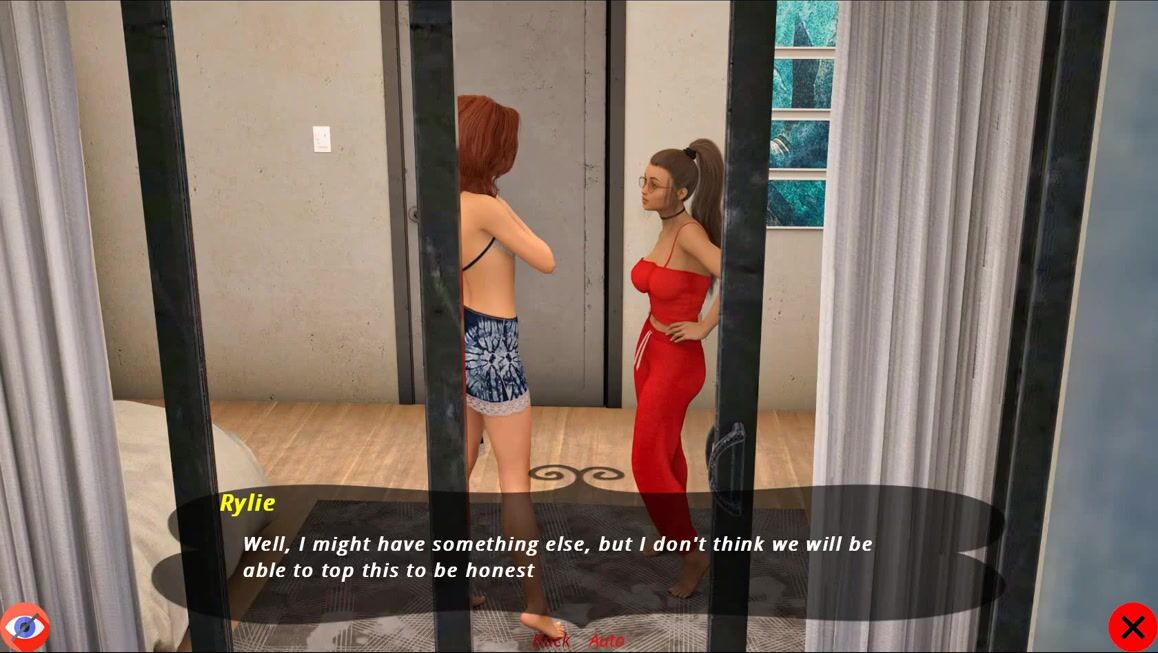
Task: Go back with the Back button
Action: (551, 641)
